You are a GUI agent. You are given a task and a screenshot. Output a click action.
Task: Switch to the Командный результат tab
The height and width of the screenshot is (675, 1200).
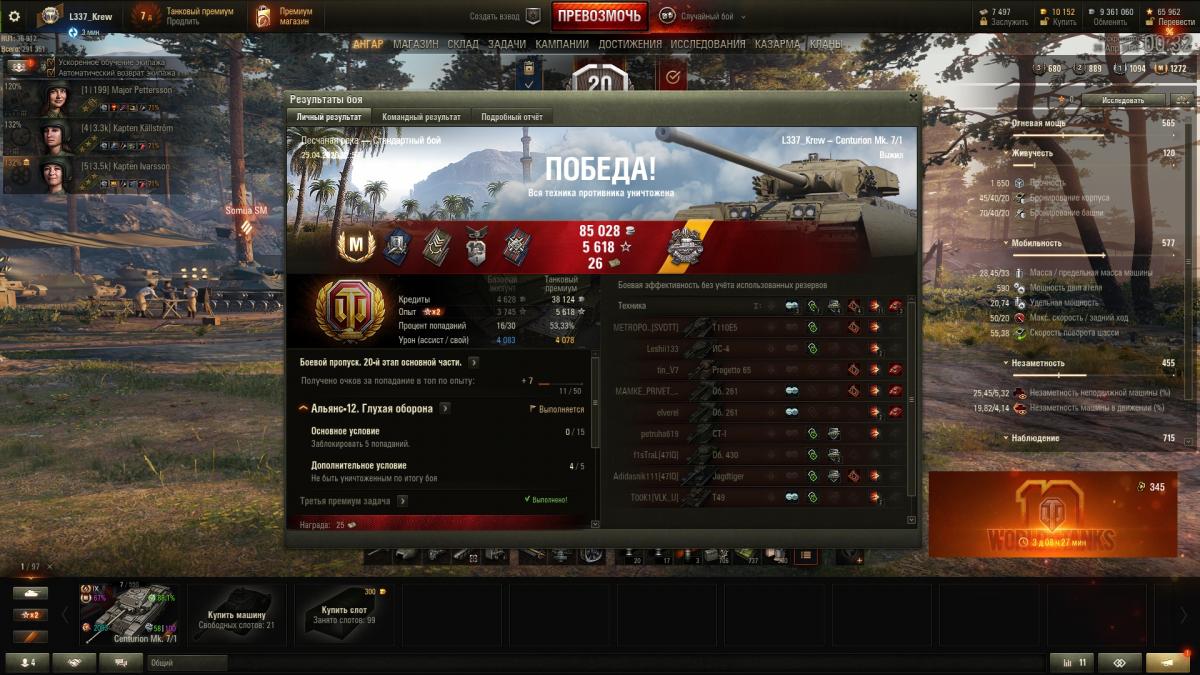(421, 117)
